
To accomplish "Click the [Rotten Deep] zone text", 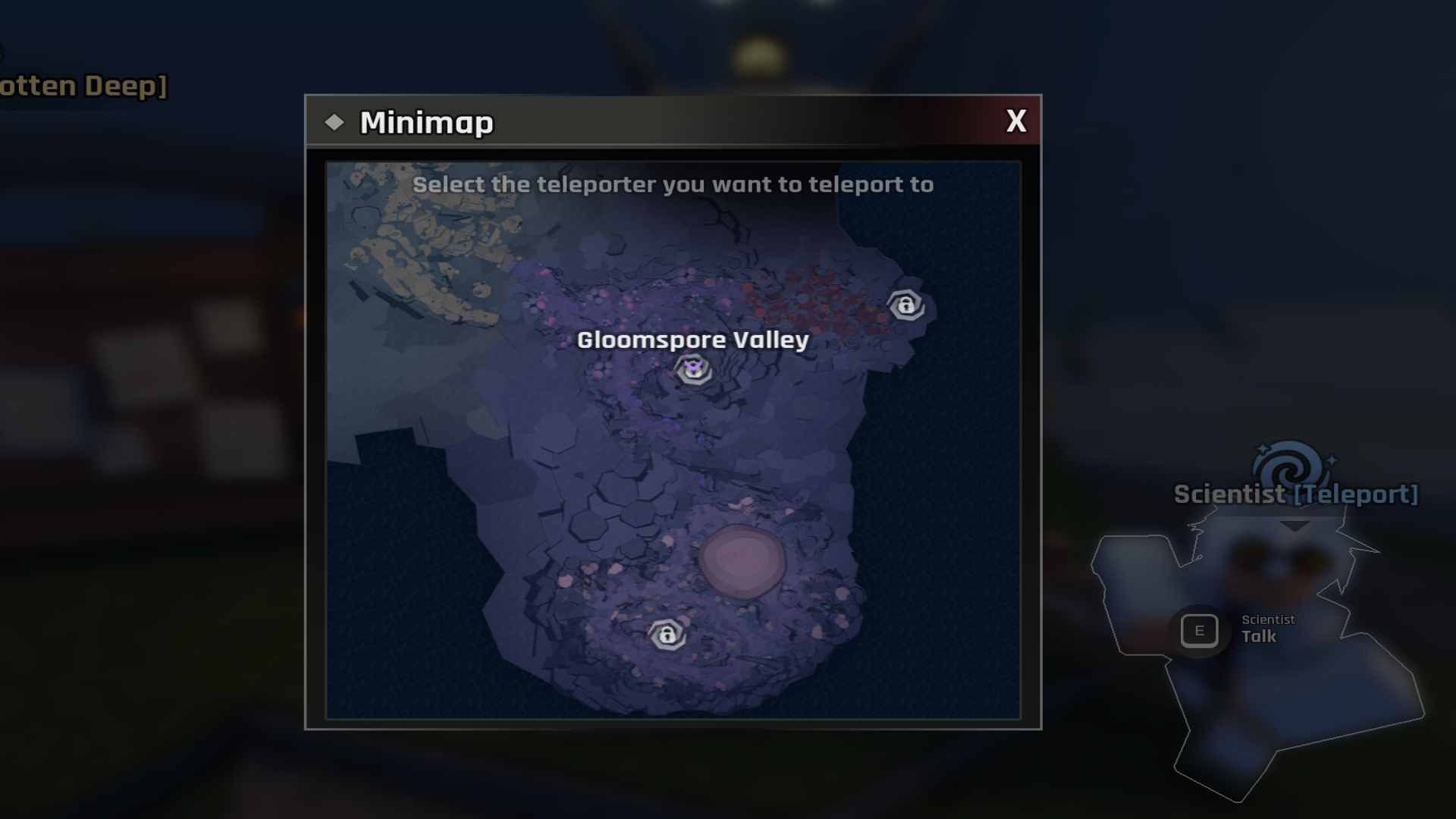I will pyautogui.click(x=83, y=86).
